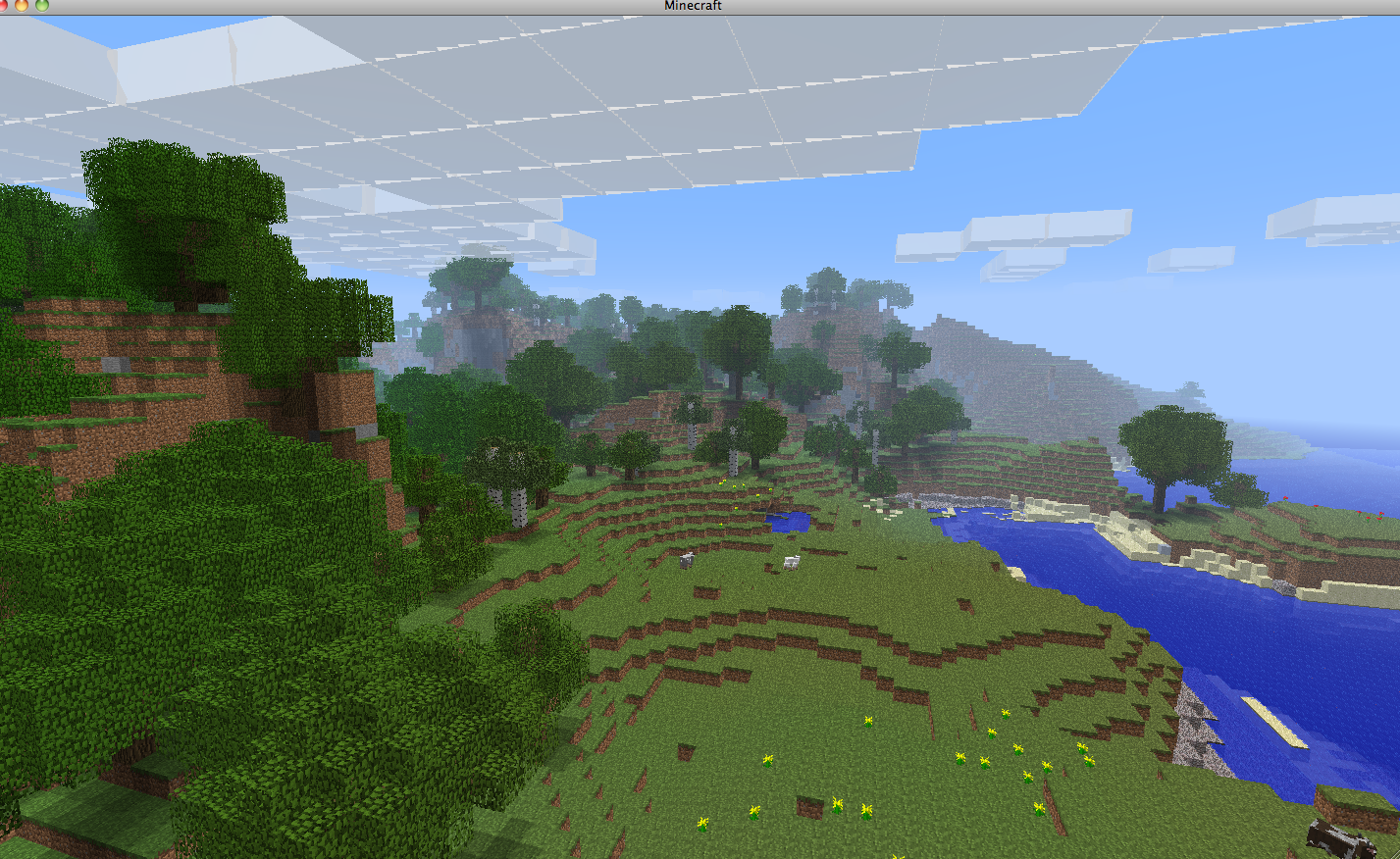Screen dimensions: 1400x859
Task: Click the green zoom button in the title bar
Action: coord(41,6)
